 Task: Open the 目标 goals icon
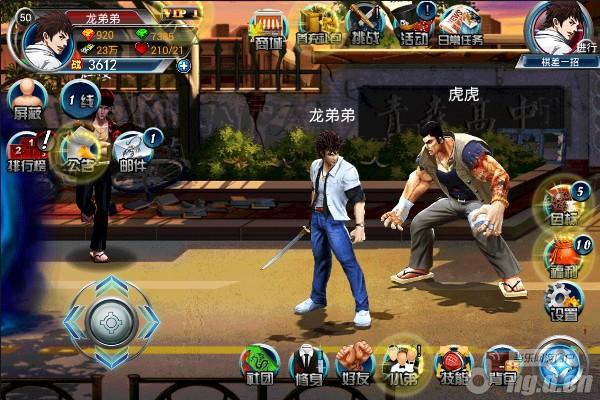pyautogui.click(x=562, y=202)
